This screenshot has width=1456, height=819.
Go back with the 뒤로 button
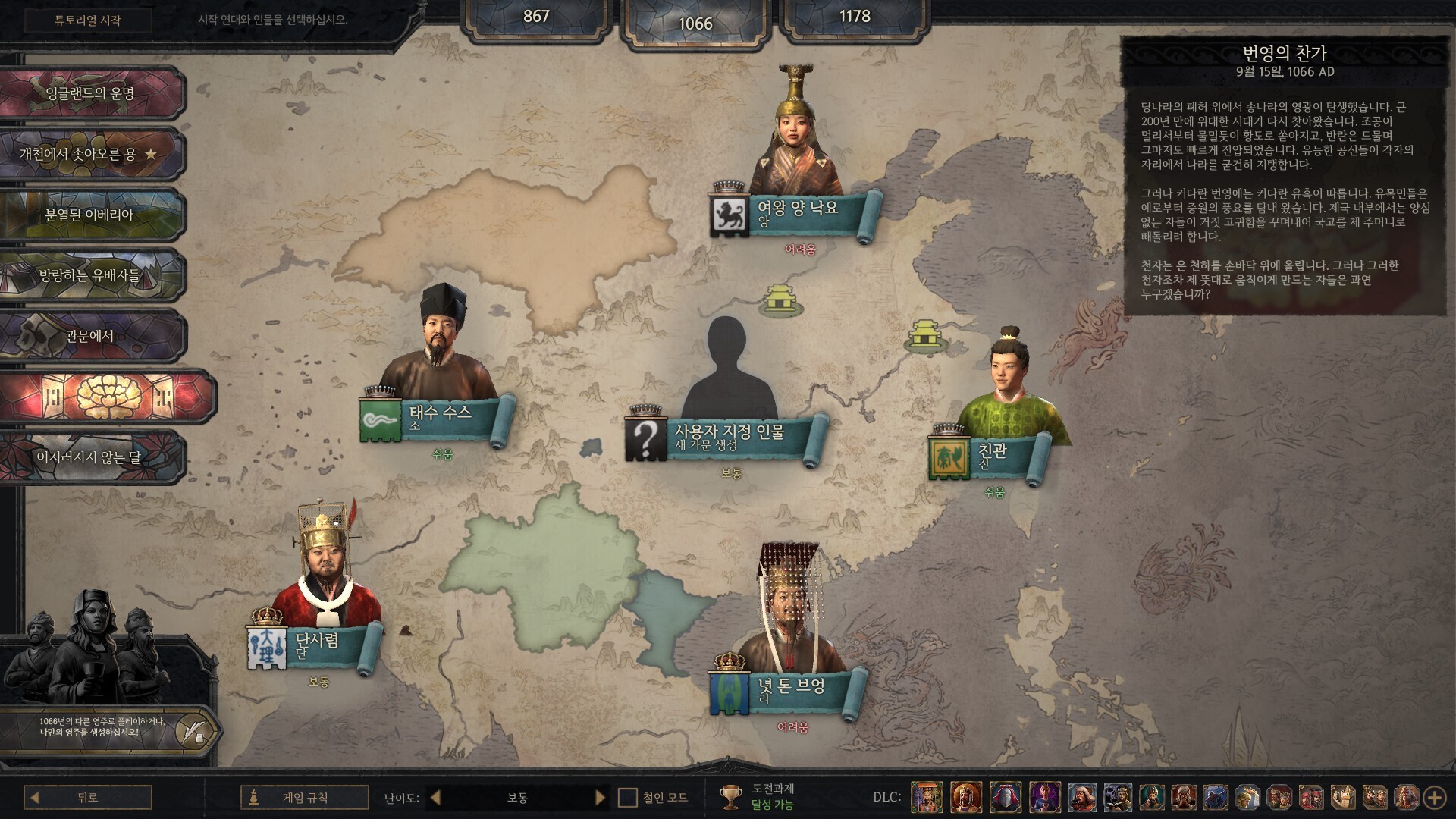(87, 797)
